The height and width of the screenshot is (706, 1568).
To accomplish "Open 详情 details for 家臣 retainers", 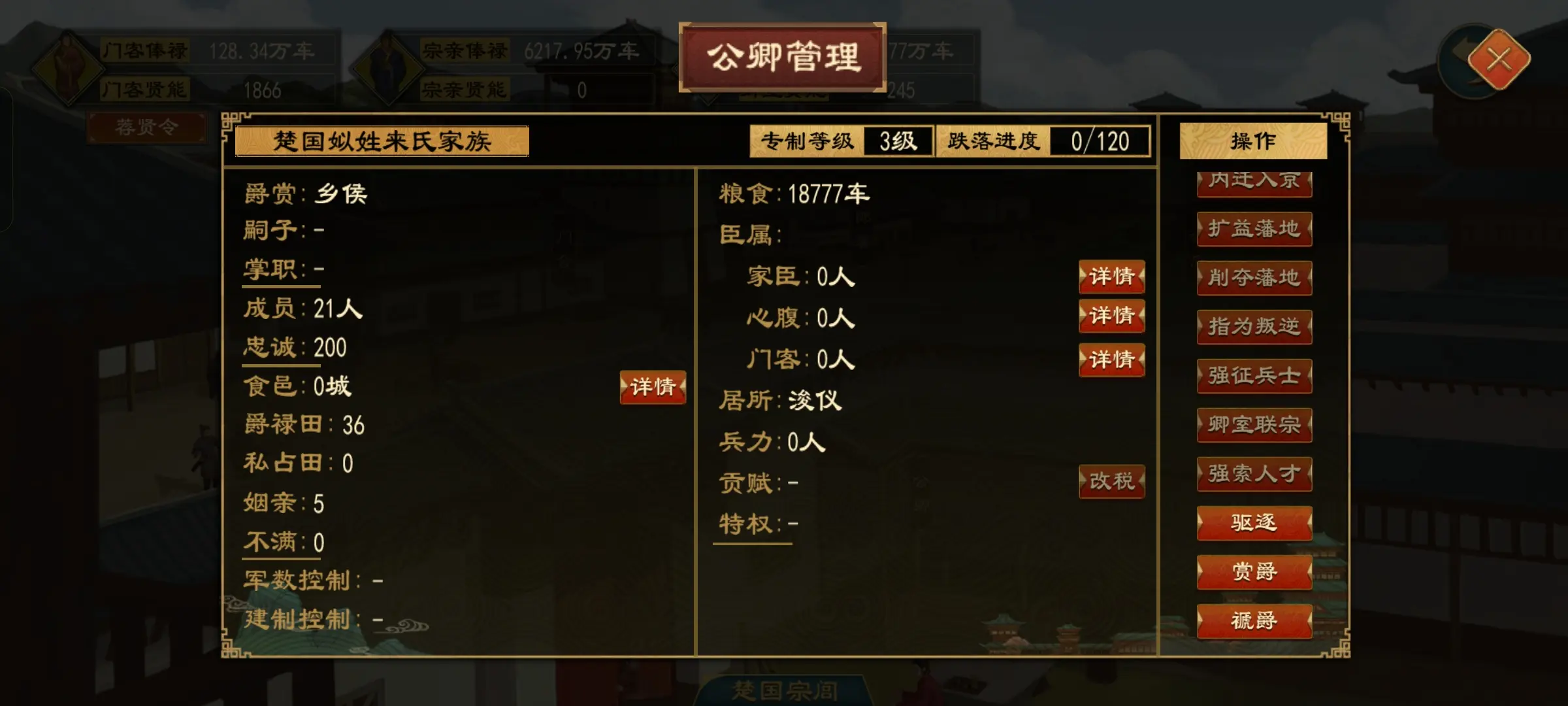I will 1112,277.
